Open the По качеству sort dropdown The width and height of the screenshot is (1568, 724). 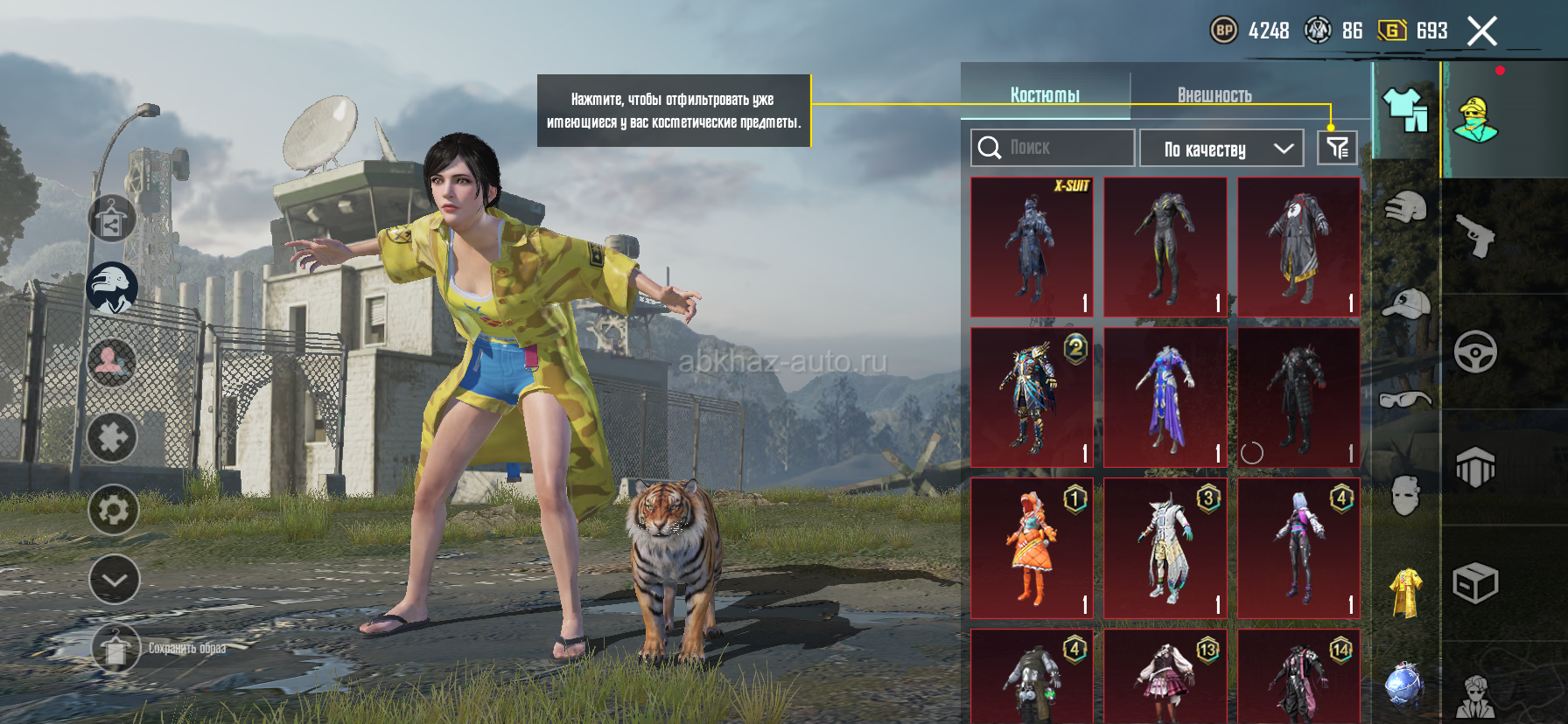tap(1221, 149)
